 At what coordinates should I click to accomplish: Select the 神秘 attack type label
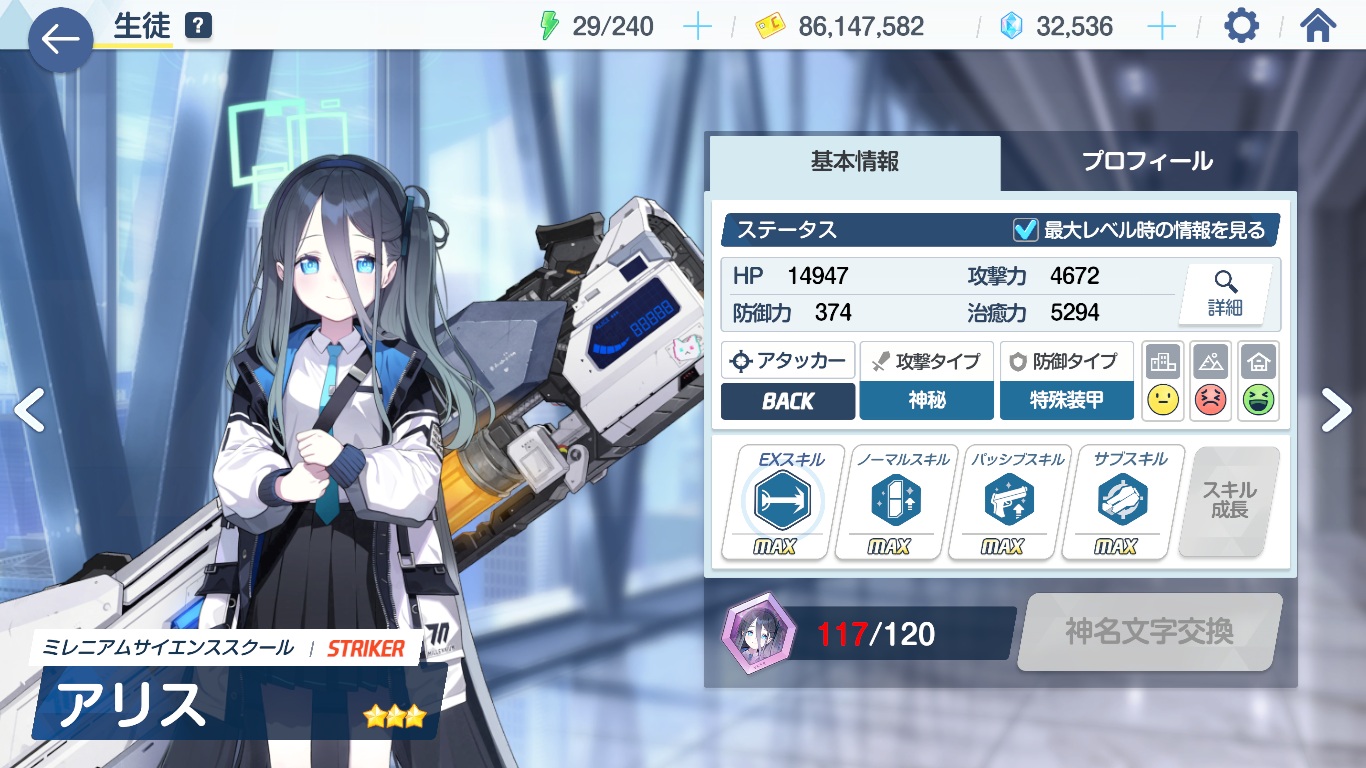[x=927, y=401]
